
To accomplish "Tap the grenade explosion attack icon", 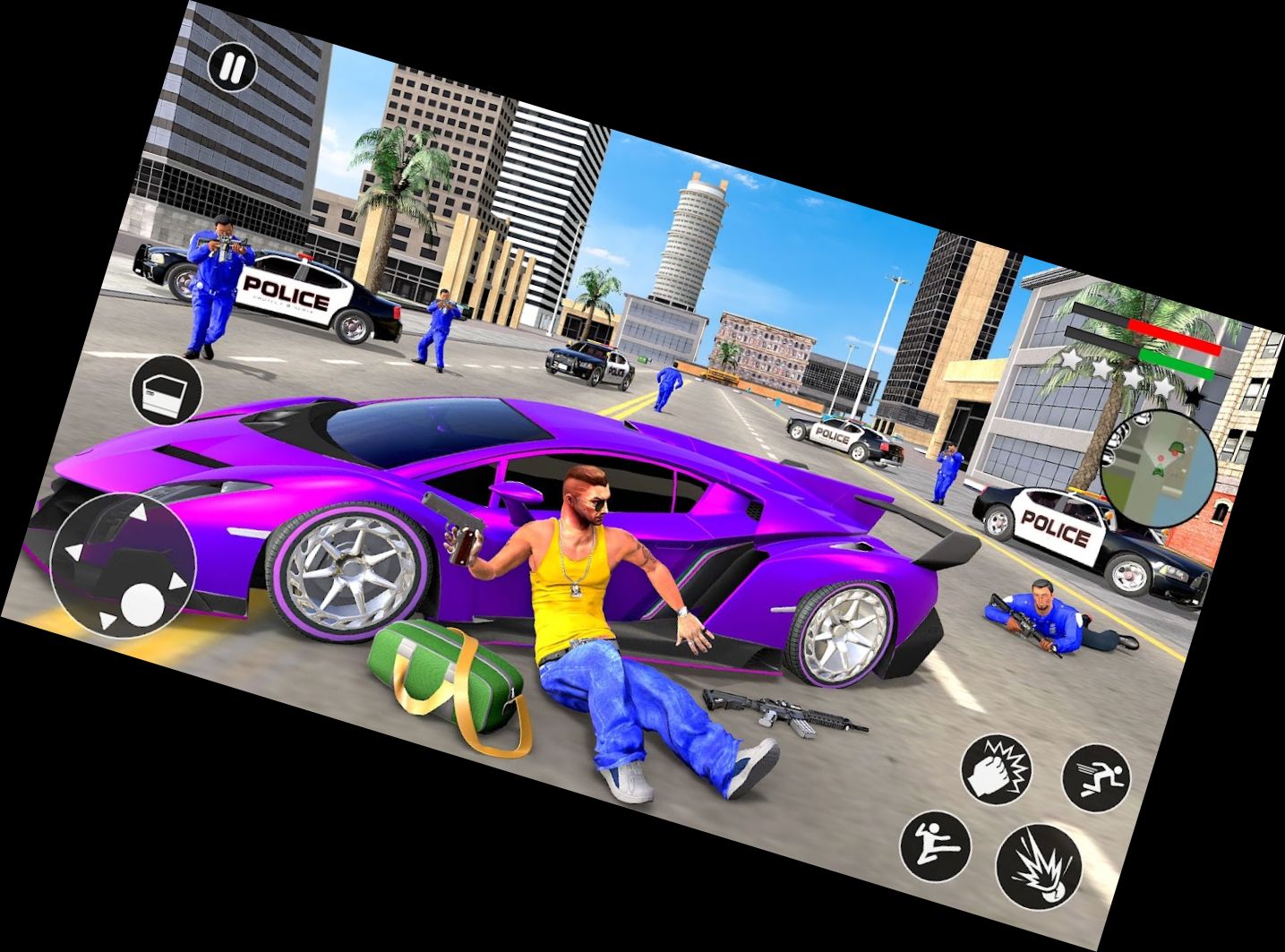I will coord(1039,868).
